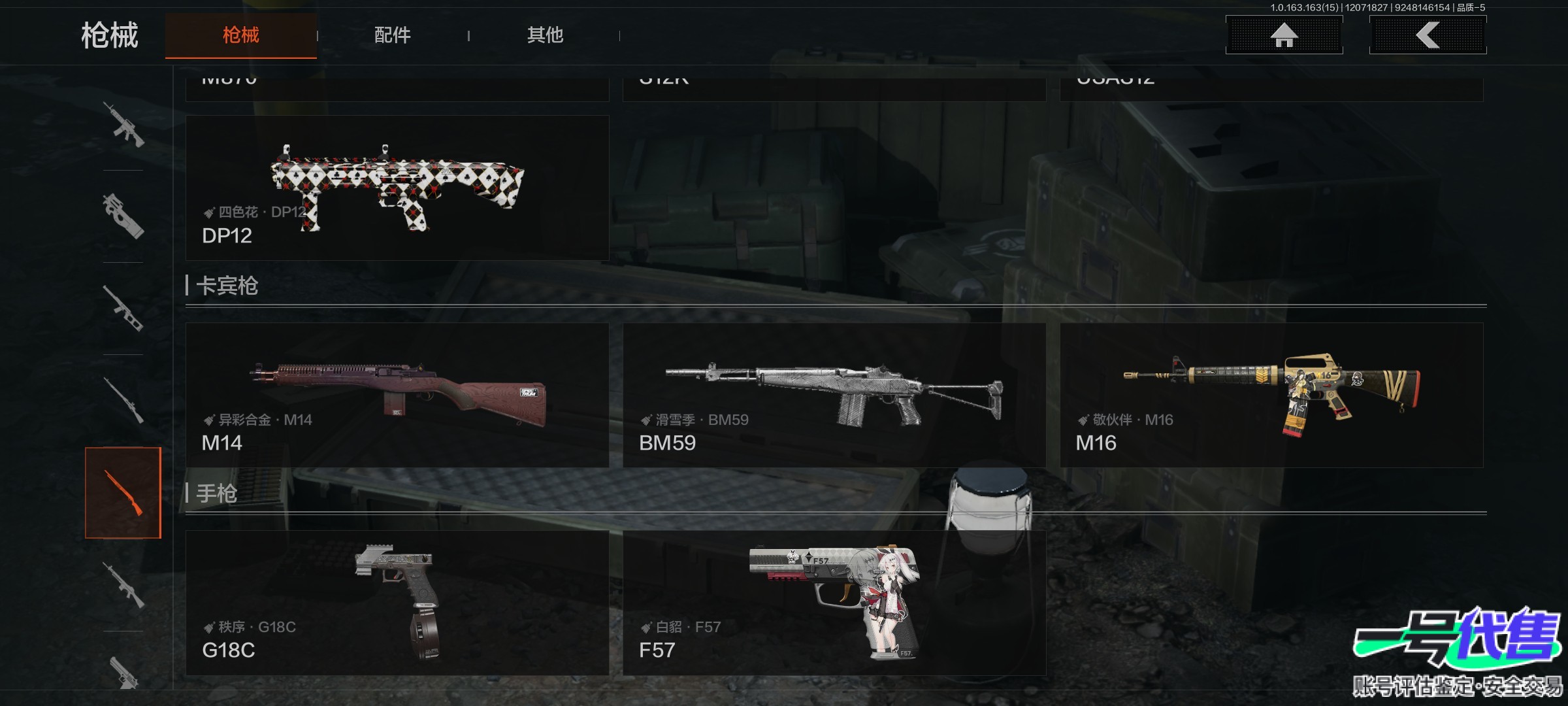The image size is (1568, 706).
Task: Open the 配件 tab
Action: tap(392, 35)
